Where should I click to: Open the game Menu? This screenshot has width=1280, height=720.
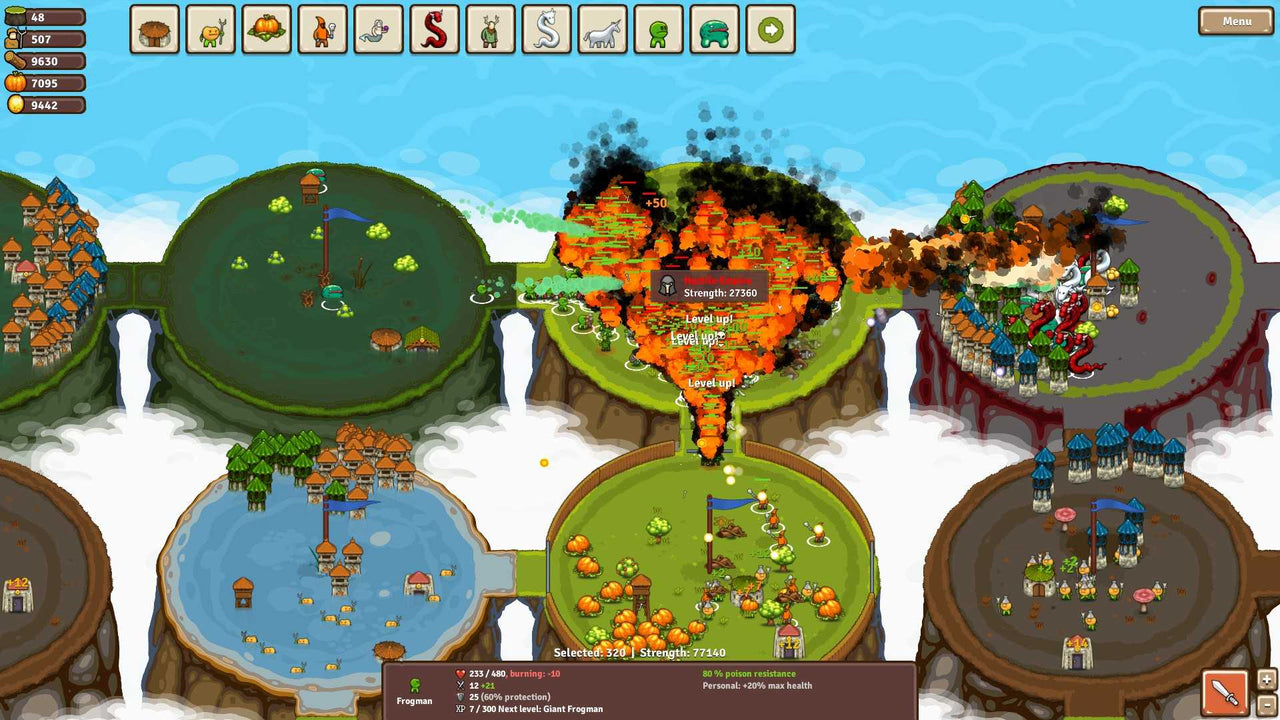coord(1235,19)
